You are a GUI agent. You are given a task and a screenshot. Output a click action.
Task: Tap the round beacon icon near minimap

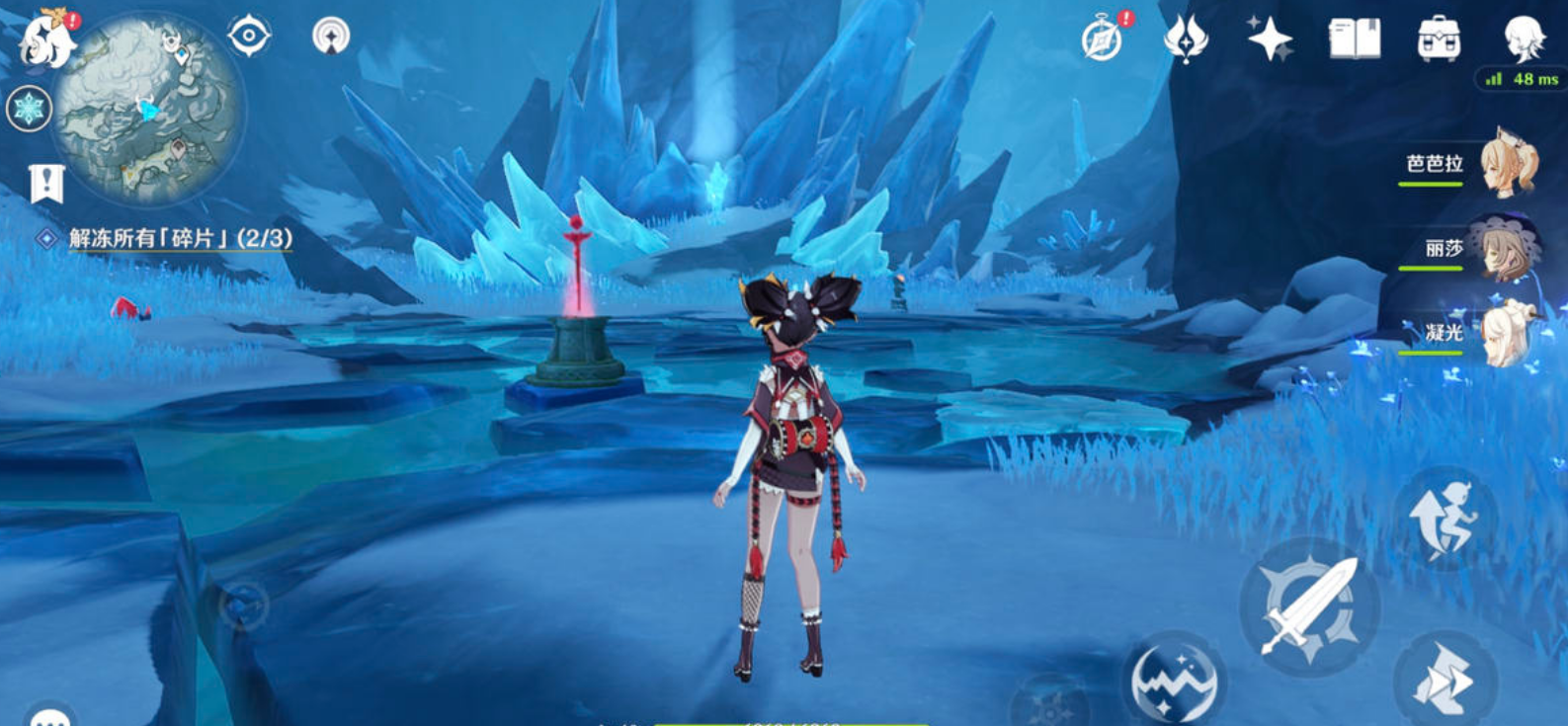pos(331,37)
